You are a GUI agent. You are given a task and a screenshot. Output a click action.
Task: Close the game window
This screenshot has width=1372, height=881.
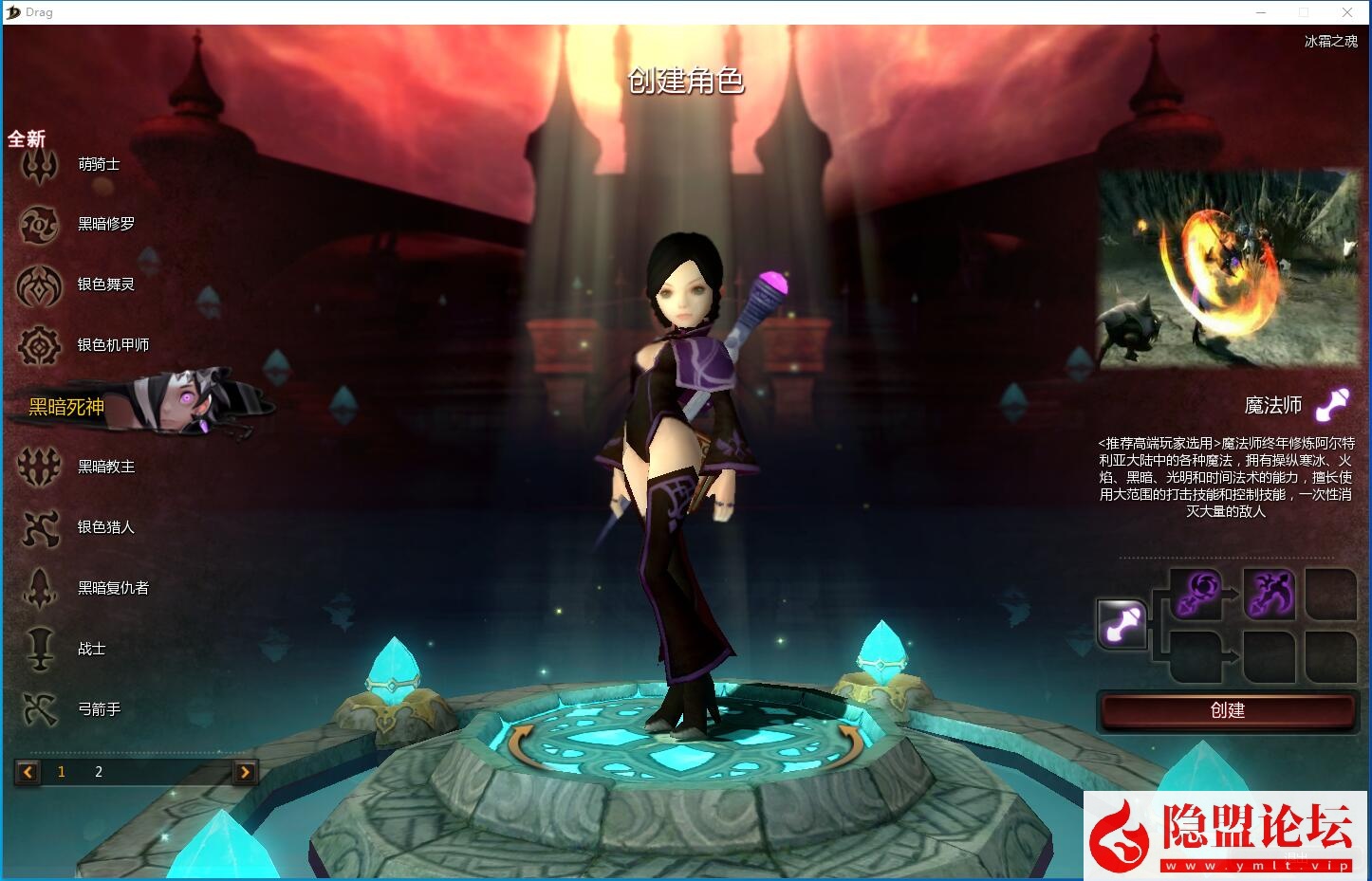coord(1347,12)
